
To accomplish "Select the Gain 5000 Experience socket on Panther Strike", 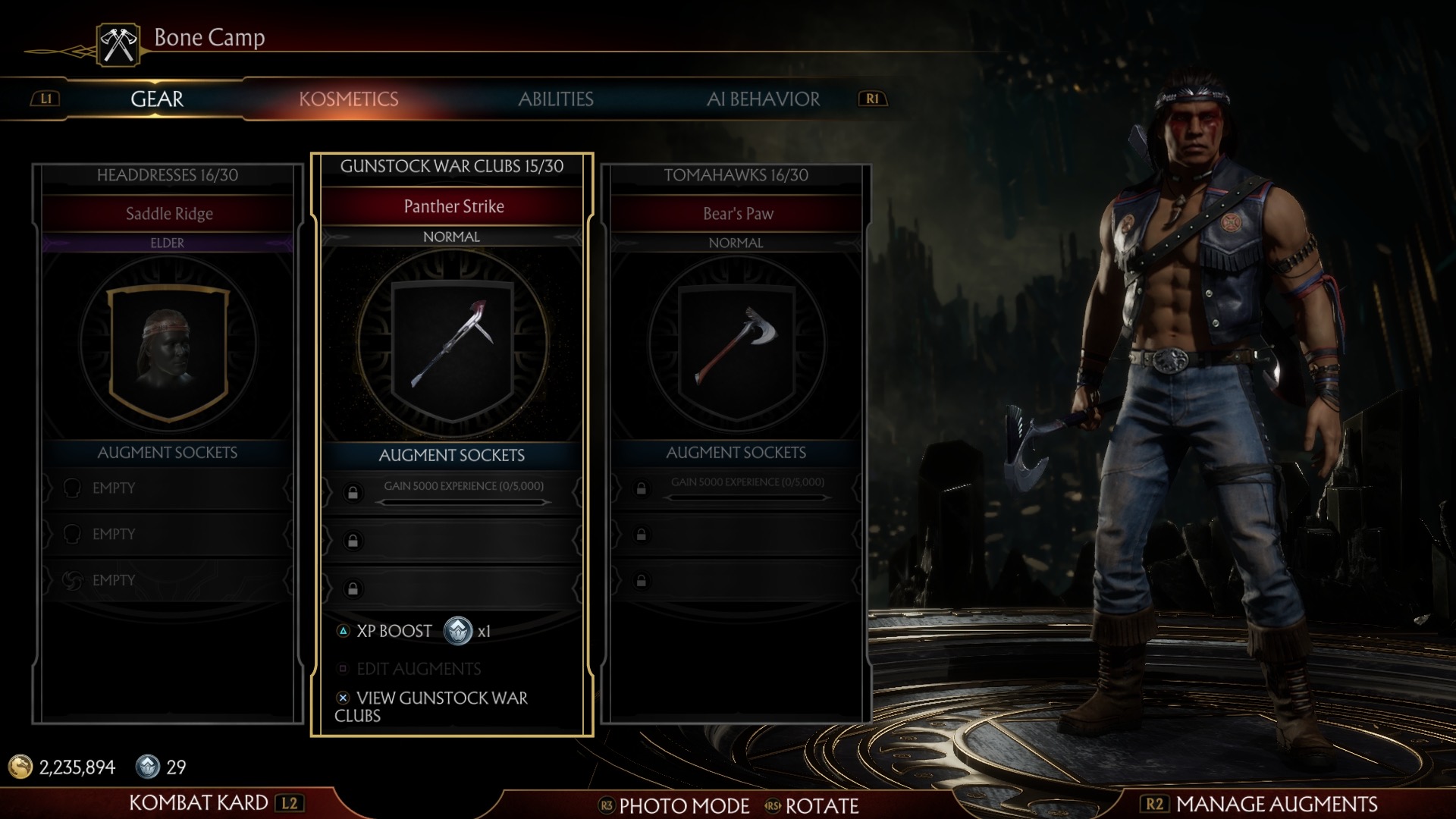I will [x=463, y=491].
